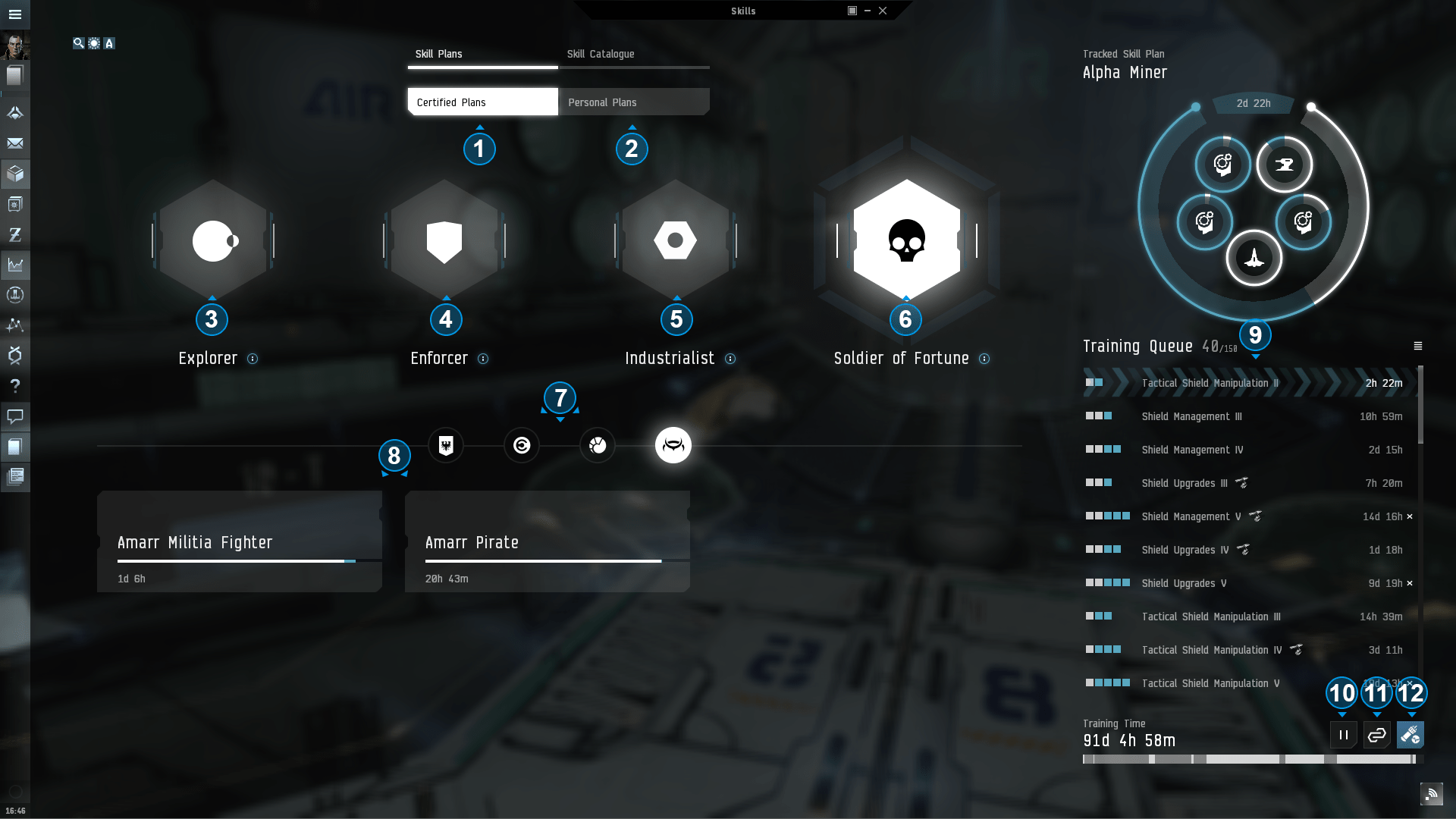Click the search magnifier atop the Skills window
Screen dimensions: 1456x819
click(x=77, y=43)
